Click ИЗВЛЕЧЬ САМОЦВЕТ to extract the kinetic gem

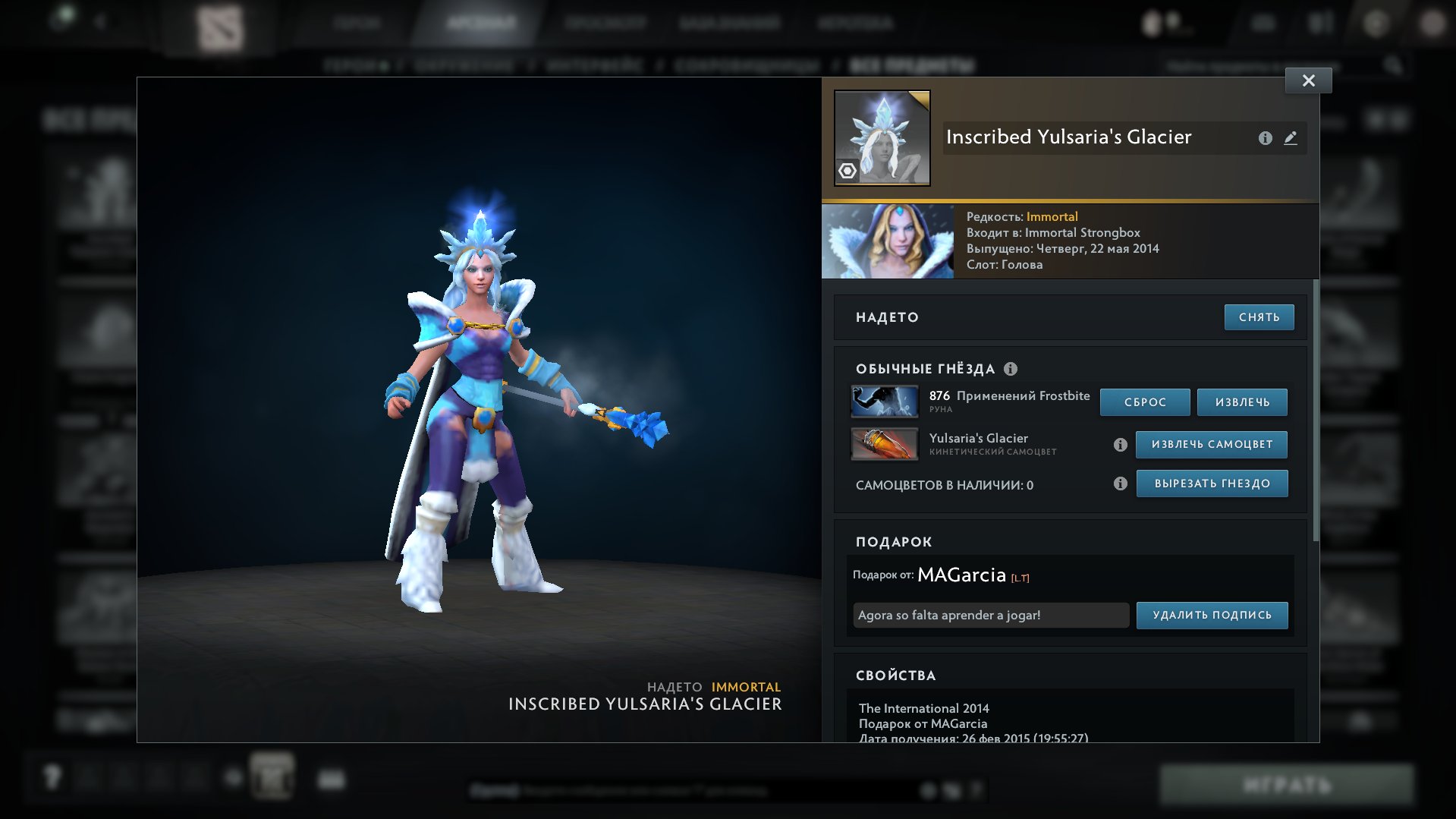coord(1212,445)
